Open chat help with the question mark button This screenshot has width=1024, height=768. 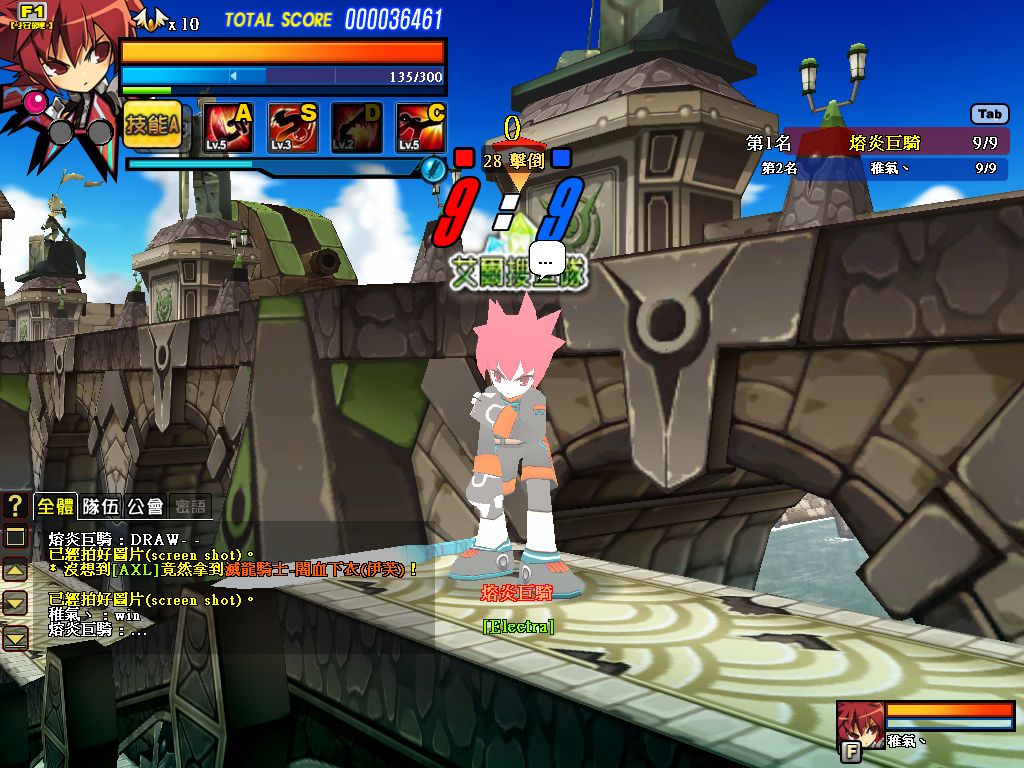point(15,506)
